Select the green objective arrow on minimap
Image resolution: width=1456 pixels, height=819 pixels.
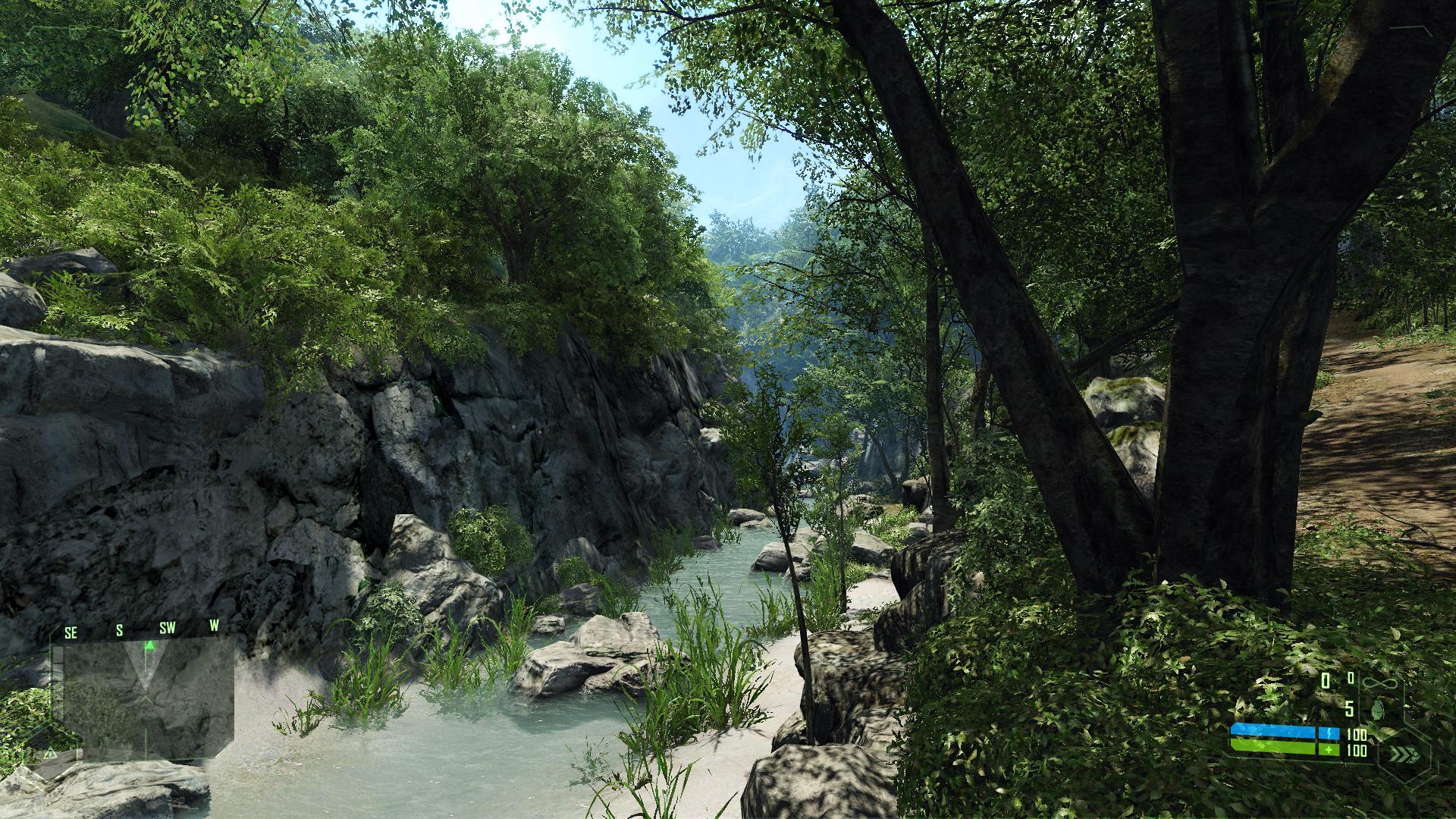pyautogui.click(x=150, y=645)
